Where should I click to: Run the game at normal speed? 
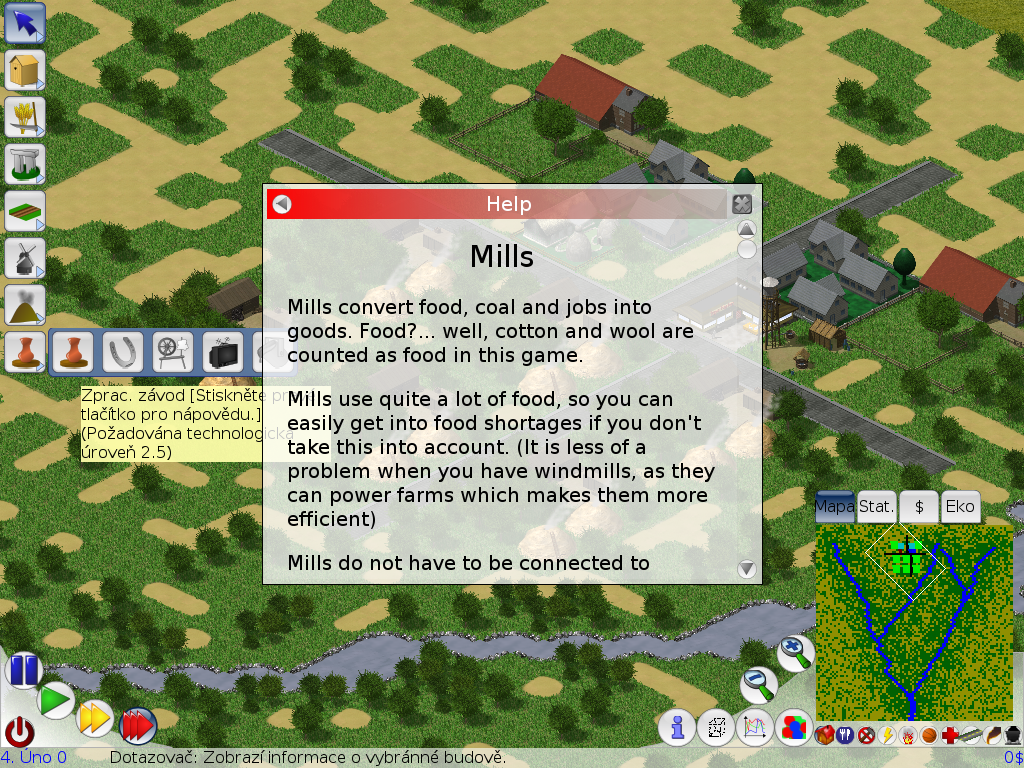[x=56, y=699]
